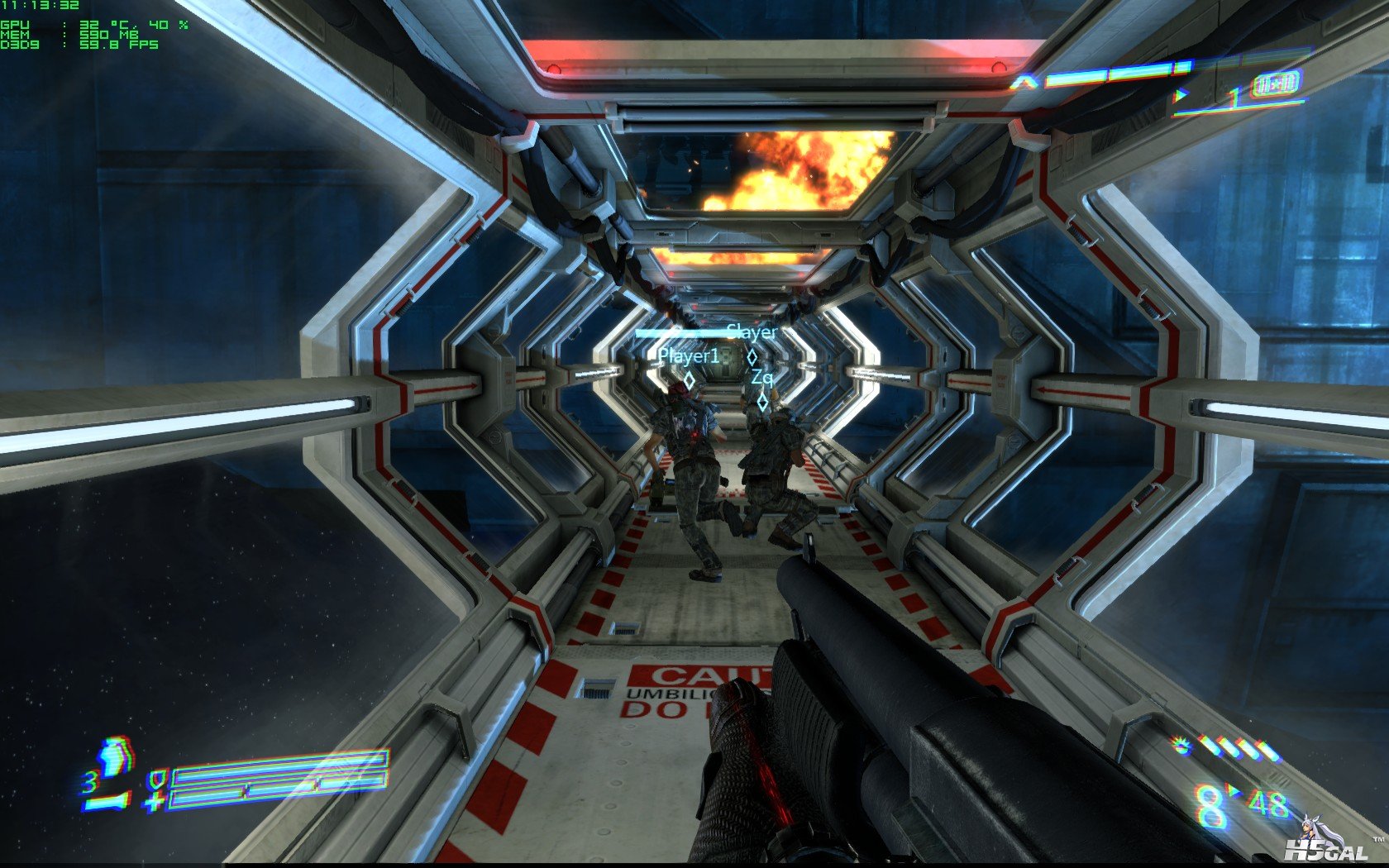Click the armor shield icon
Image resolution: width=1389 pixels, height=868 pixels.
coord(155,778)
